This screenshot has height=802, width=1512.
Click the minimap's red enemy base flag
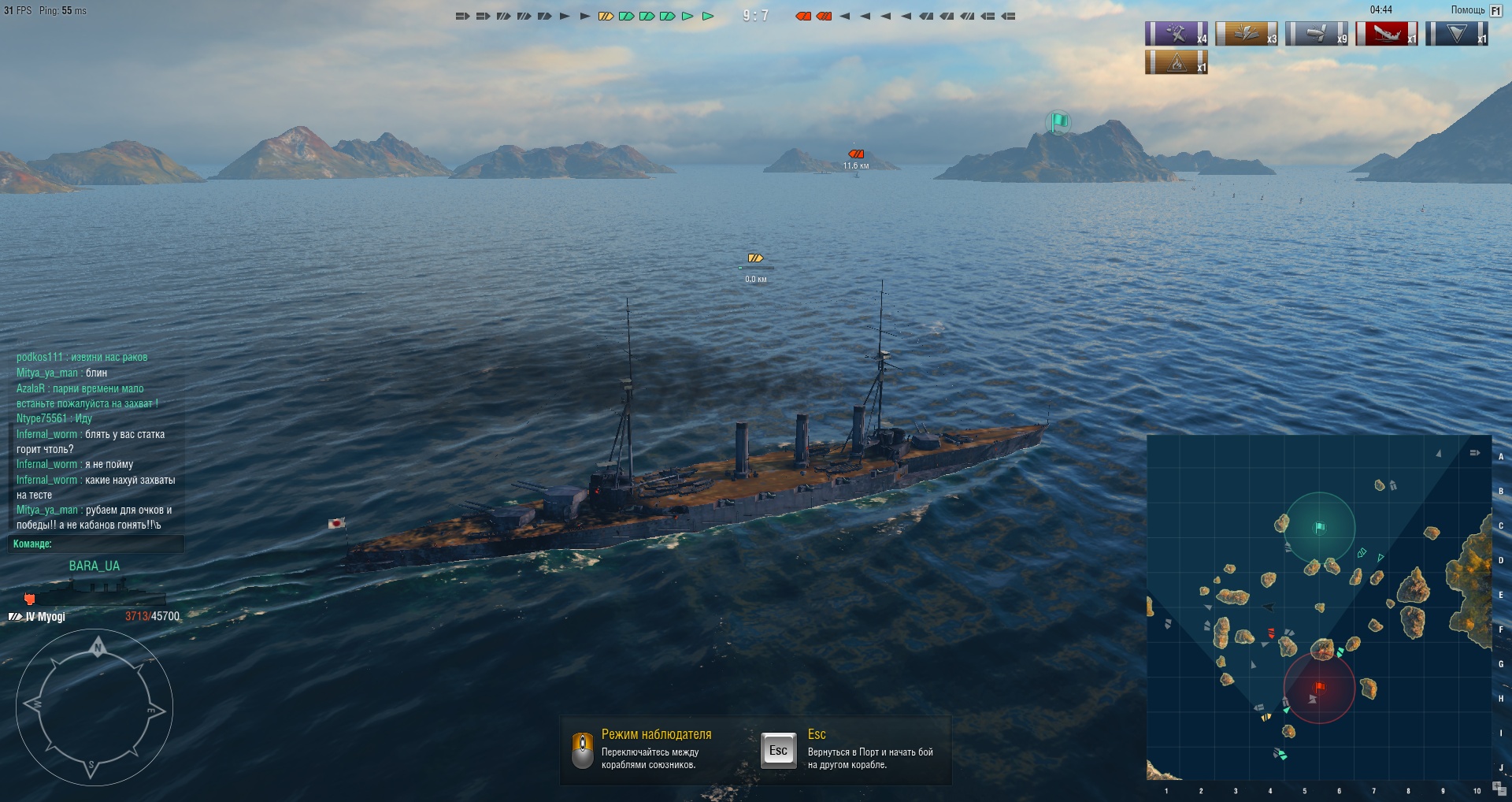click(1320, 687)
